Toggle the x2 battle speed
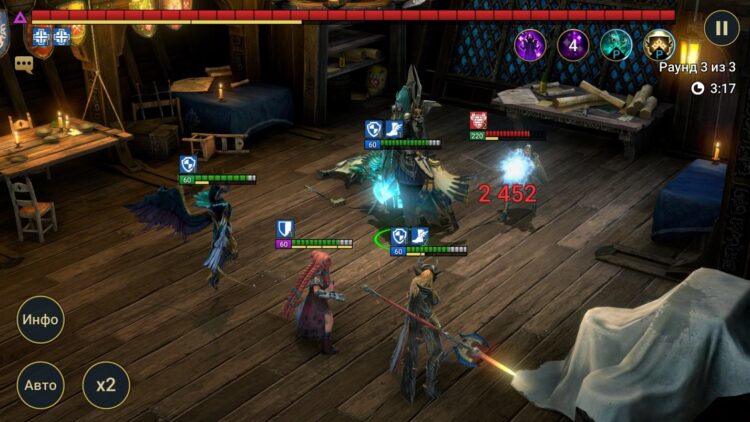This screenshot has height=422, width=750. click(105, 385)
